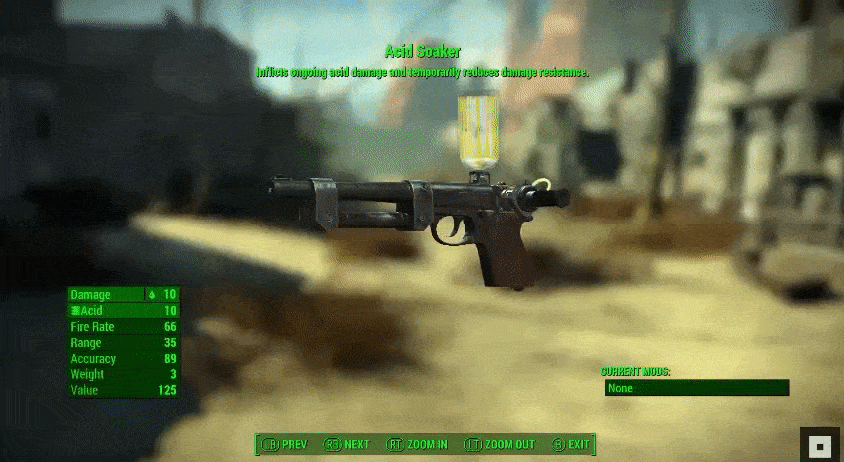Select the ZOOM OUT button

pyautogui.click(x=501, y=444)
